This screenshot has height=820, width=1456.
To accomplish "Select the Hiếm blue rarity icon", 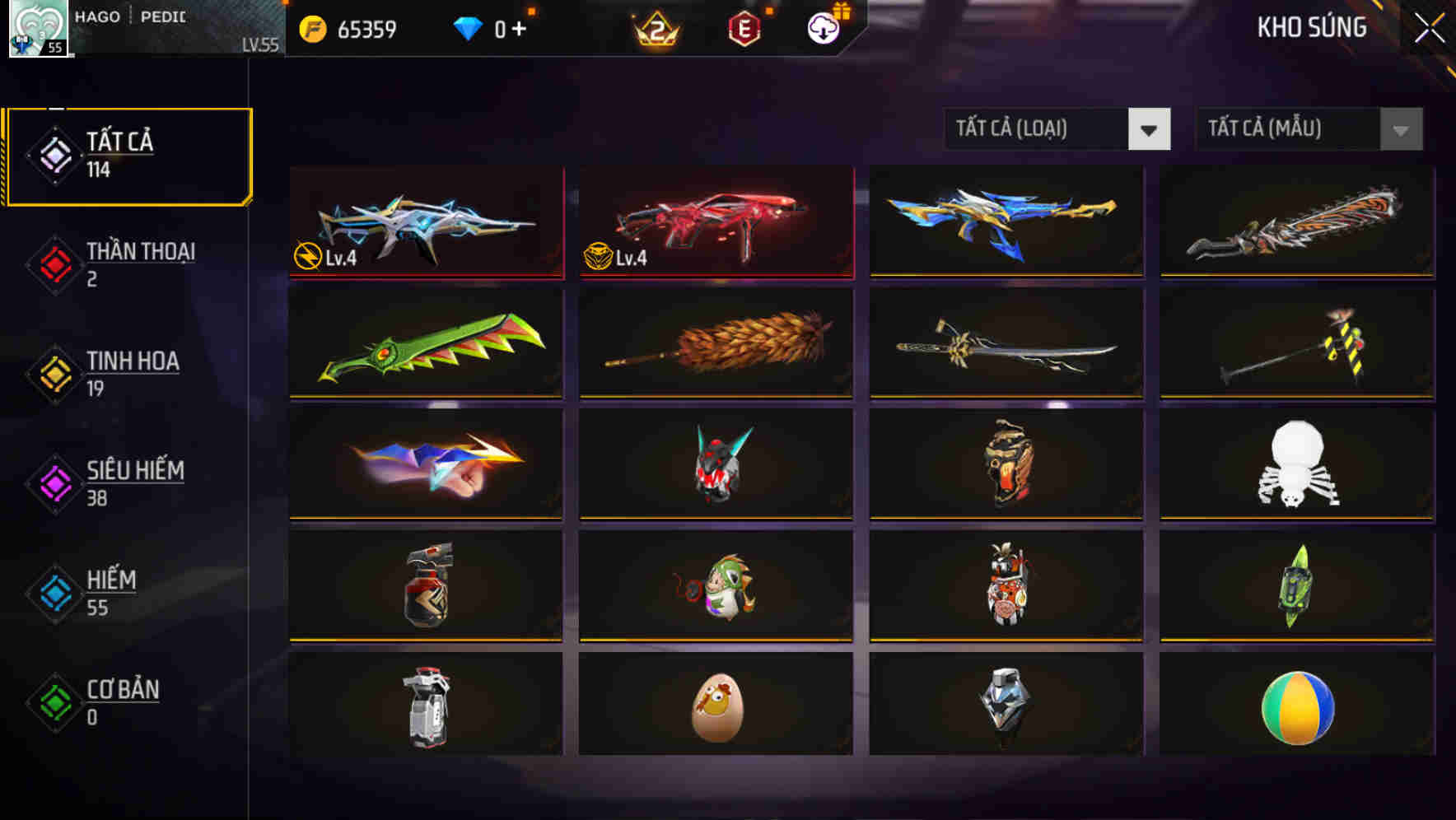I will (x=53, y=592).
